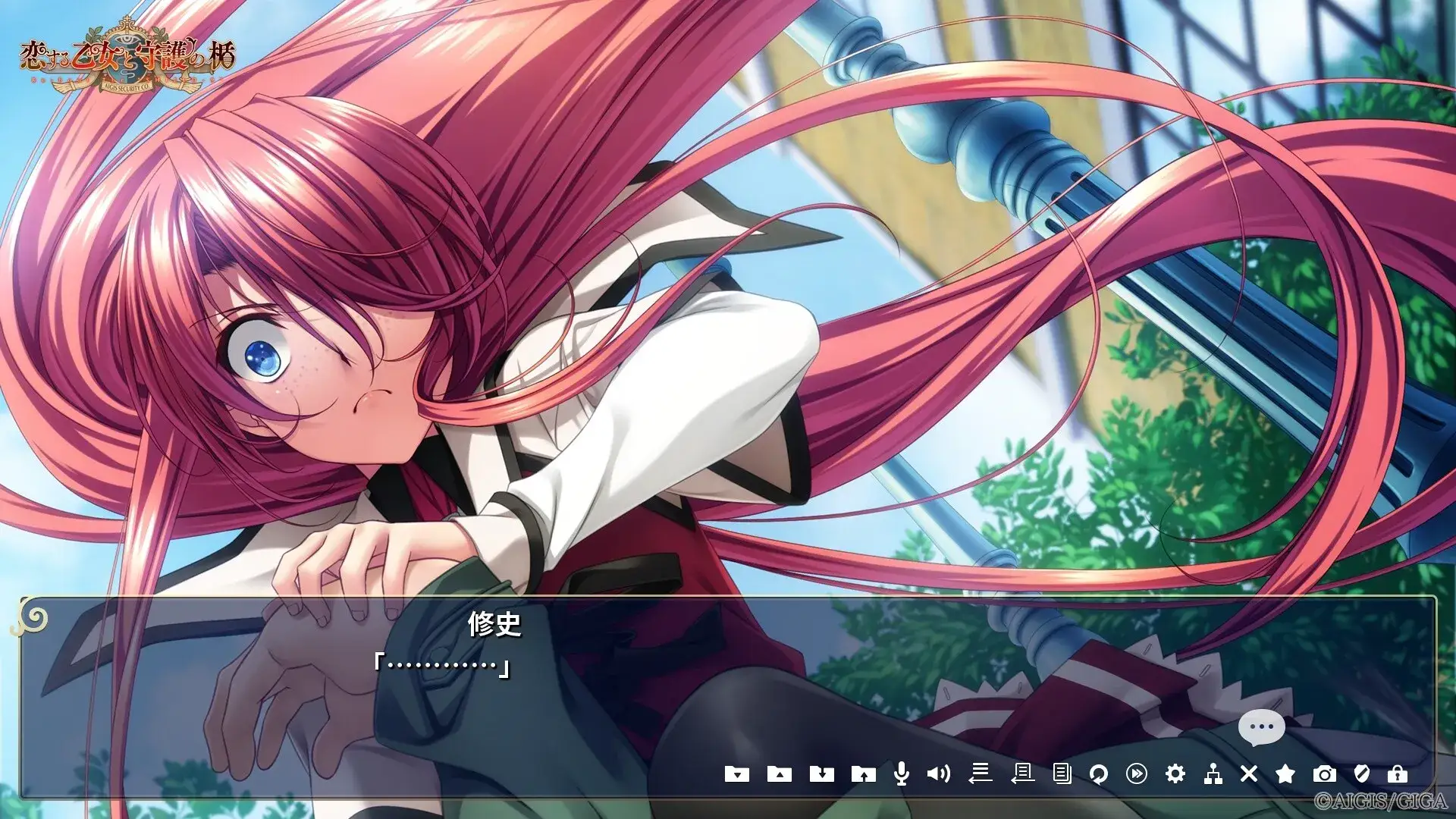Click the lock icon on the toolbar
This screenshot has height=819, width=1456.
coord(1399,773)
